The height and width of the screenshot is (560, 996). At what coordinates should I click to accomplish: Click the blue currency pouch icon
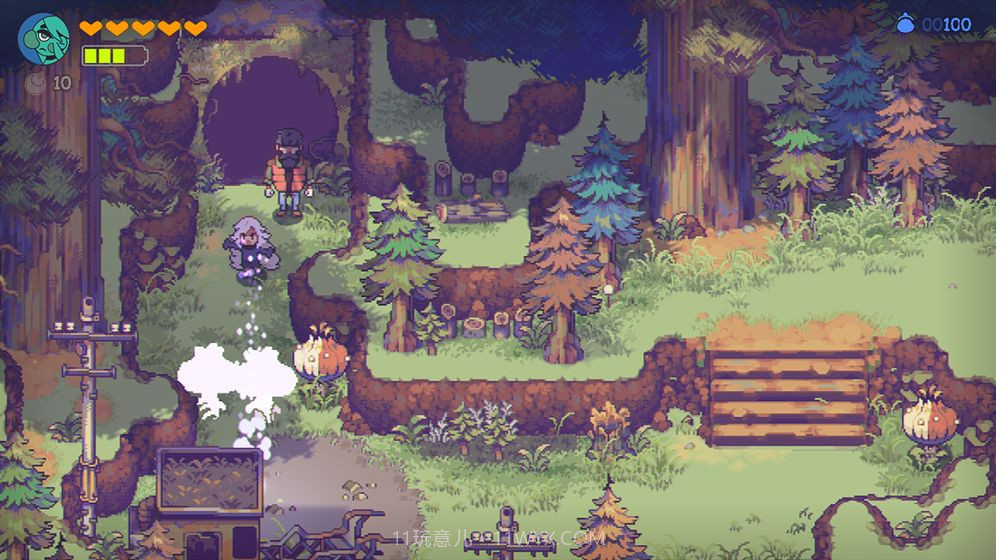906,24
